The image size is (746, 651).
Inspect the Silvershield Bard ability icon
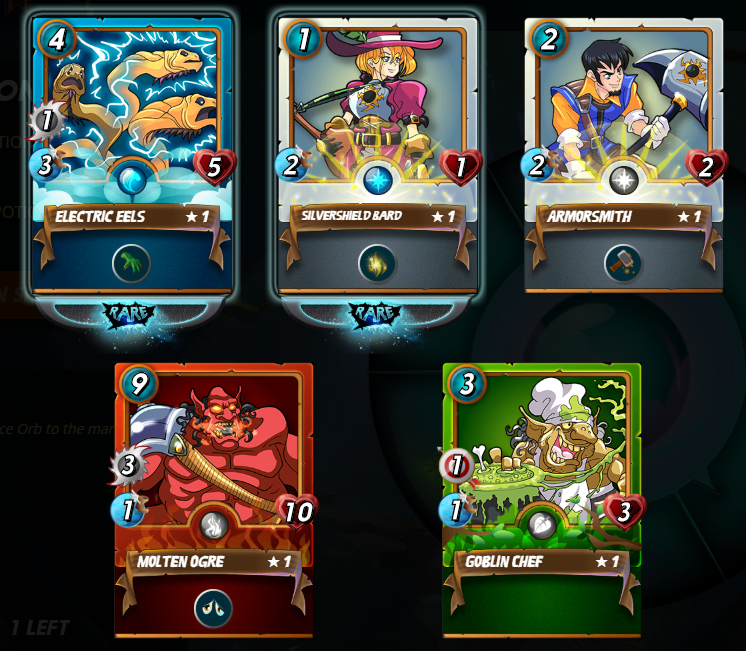pyautogui.click(x=378, y=264)
